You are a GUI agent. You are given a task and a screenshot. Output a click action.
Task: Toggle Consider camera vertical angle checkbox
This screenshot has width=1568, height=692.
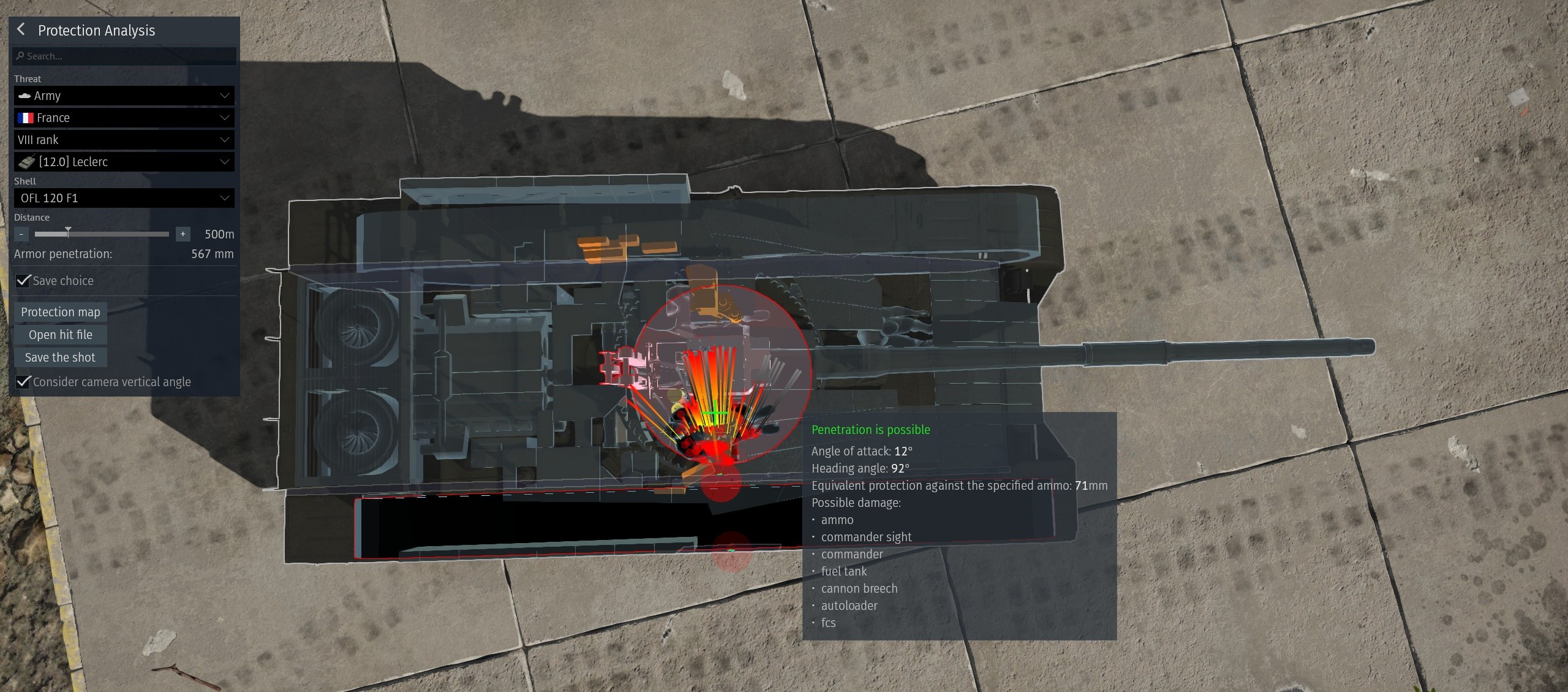coord(24,382)
